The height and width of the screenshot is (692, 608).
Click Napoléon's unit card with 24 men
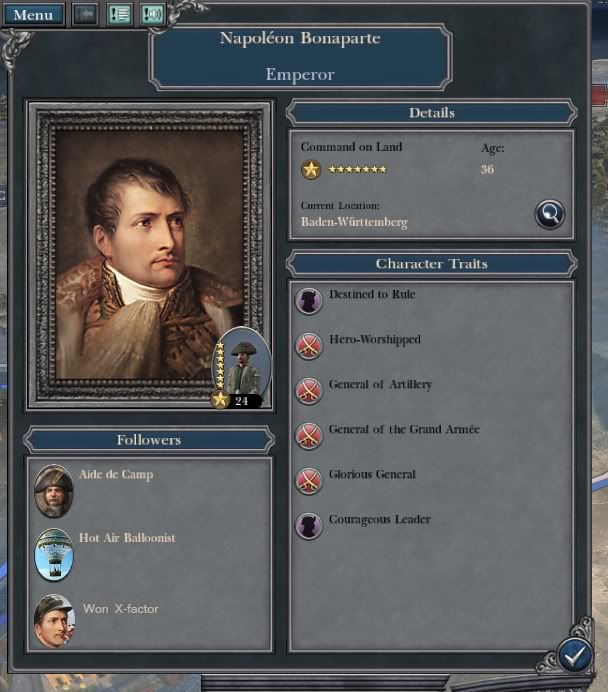click(242, 368)
